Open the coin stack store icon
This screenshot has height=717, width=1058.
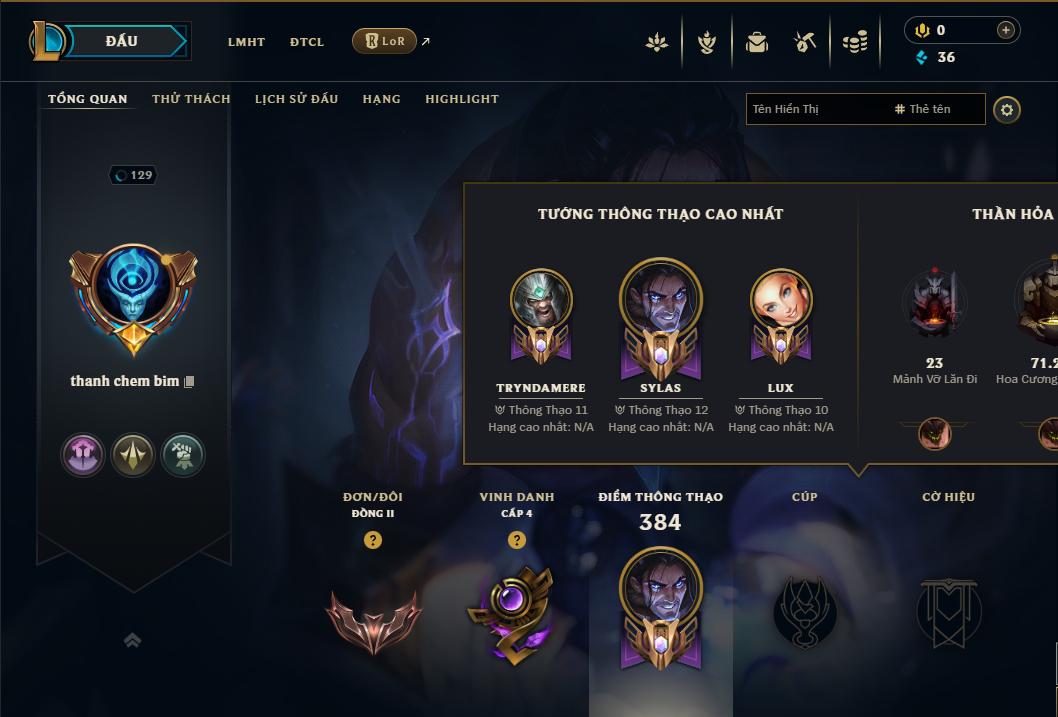[x=855, y=42]
